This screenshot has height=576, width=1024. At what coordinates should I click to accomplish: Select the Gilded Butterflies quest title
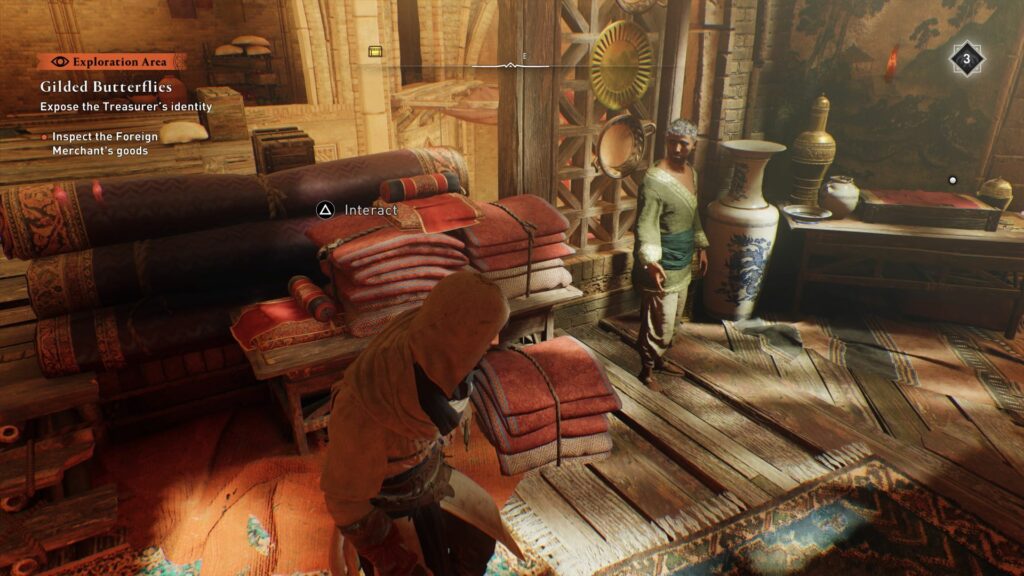pos(106,87)
